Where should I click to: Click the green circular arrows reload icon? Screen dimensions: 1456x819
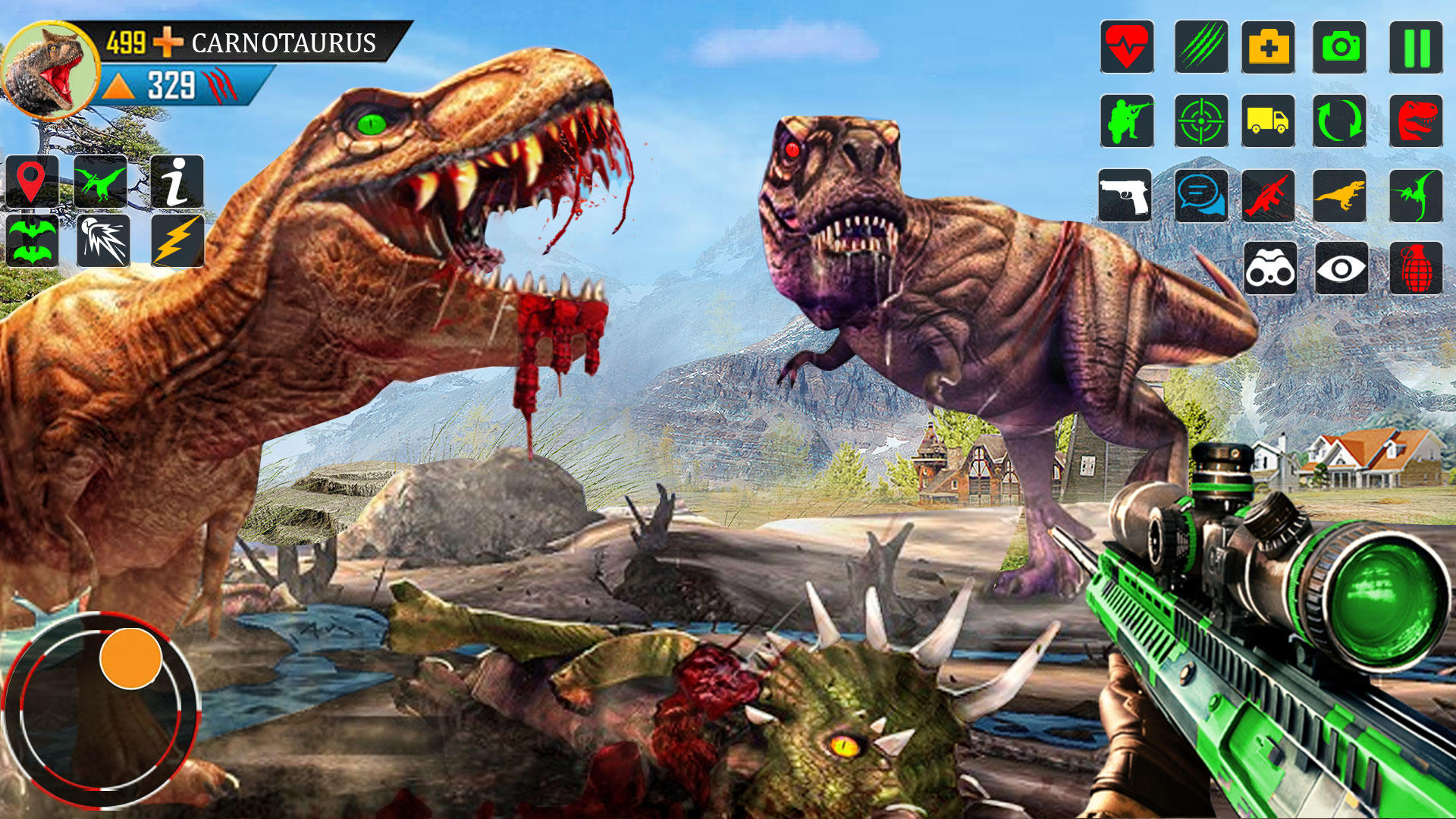[1340, 121]
